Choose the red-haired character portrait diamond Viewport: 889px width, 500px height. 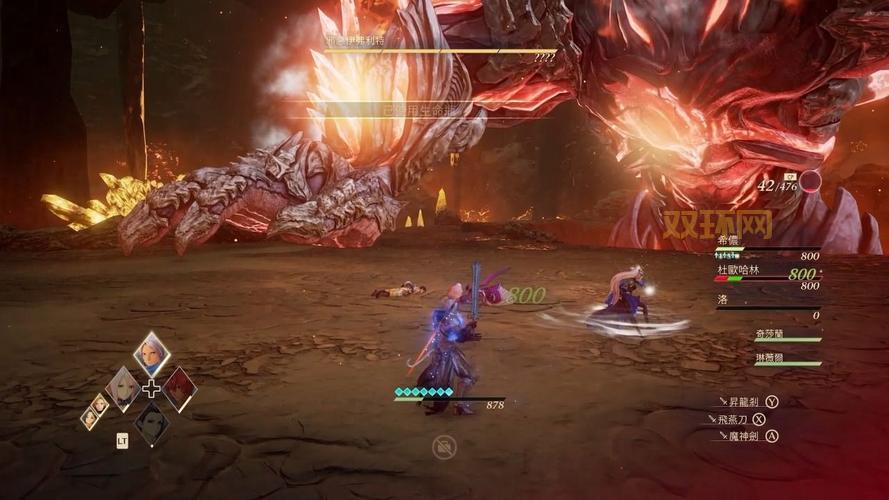(180, 389)
